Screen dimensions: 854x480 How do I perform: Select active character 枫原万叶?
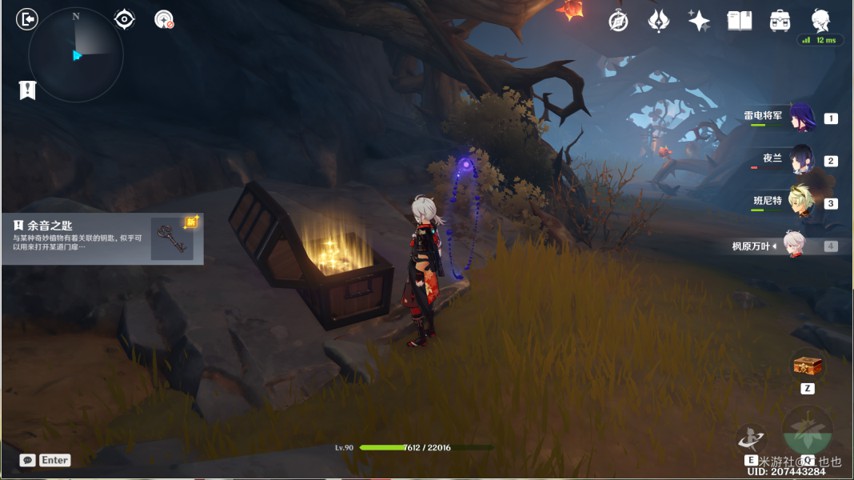pyautogui.click(x=794, y=245)
